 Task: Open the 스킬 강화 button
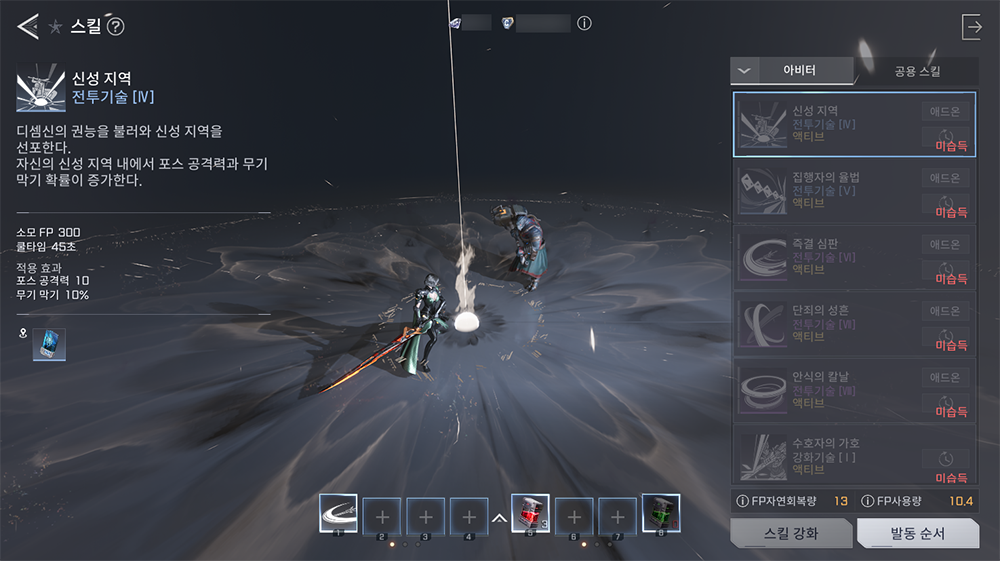pos(791,533)
